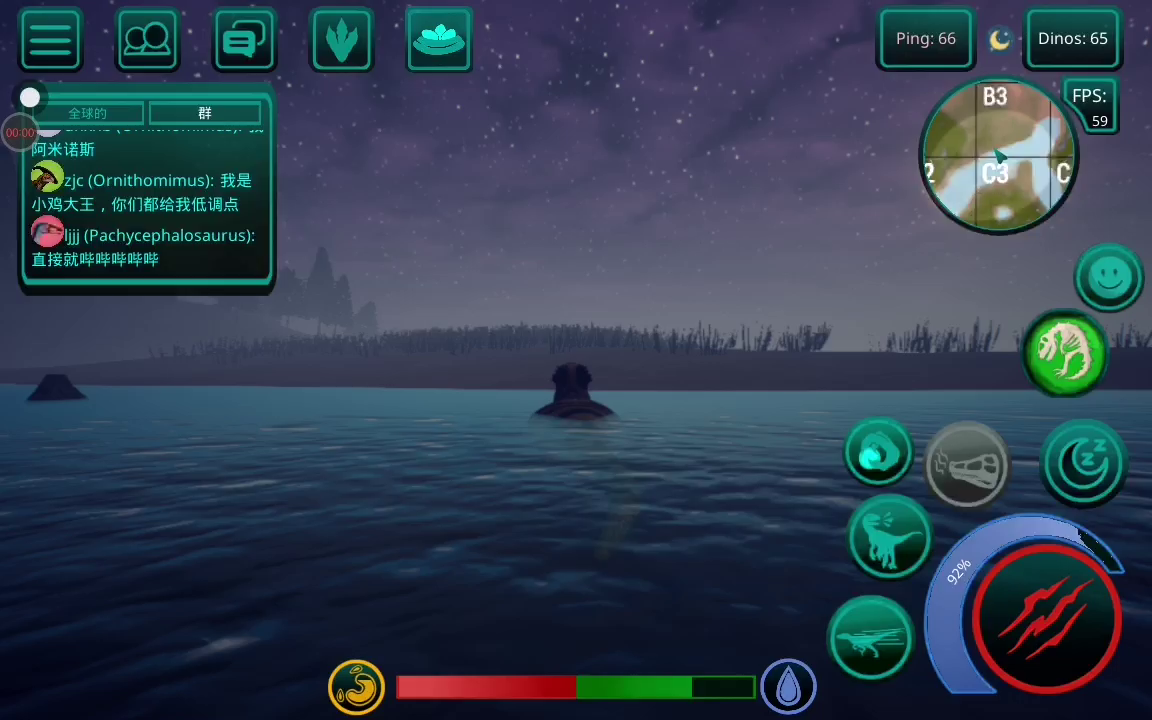Toggle the running dinosaur sprint button
1152x720 pixels.
click(x=870, y=637)
